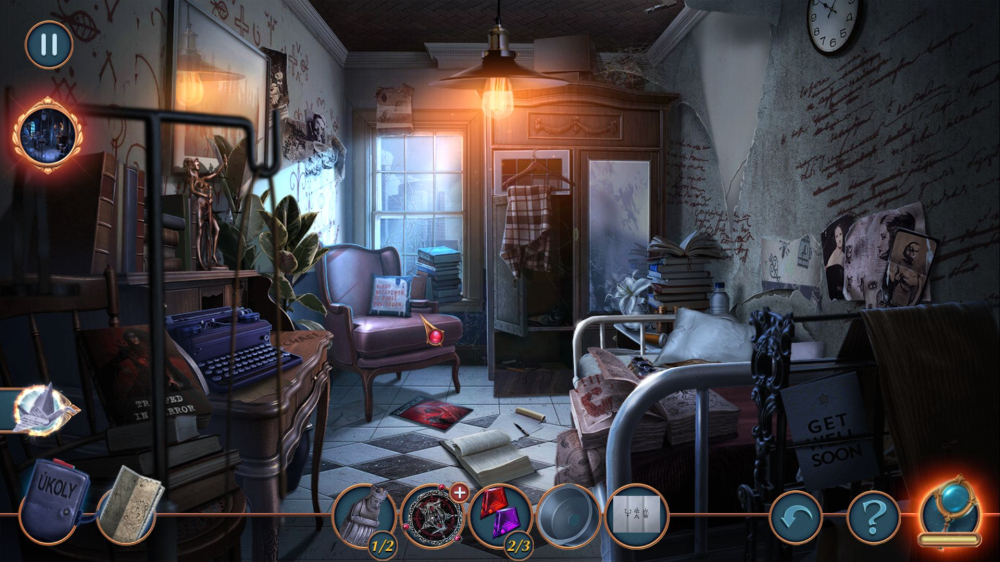Select the symbol paper inventory item
The width and height of the screenshot is (1000, 562).
(x=636, y=516)
